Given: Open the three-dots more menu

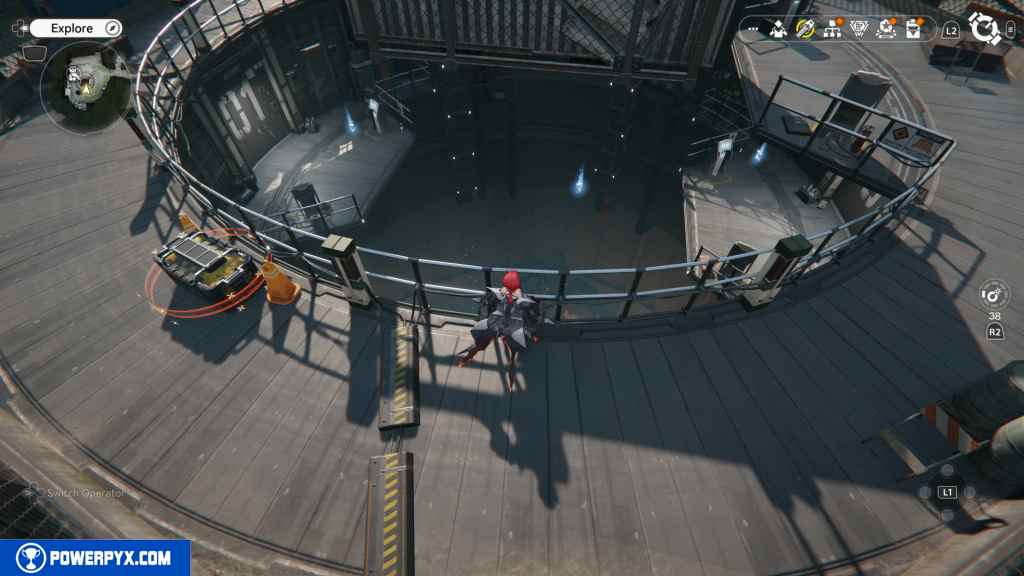Looking at the screenshot, I should [754, 29].
